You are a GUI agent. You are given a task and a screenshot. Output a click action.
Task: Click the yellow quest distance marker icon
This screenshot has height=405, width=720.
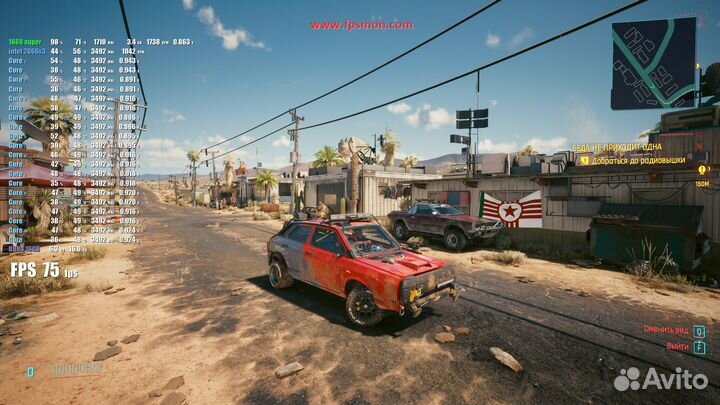(x=703, y=171)
